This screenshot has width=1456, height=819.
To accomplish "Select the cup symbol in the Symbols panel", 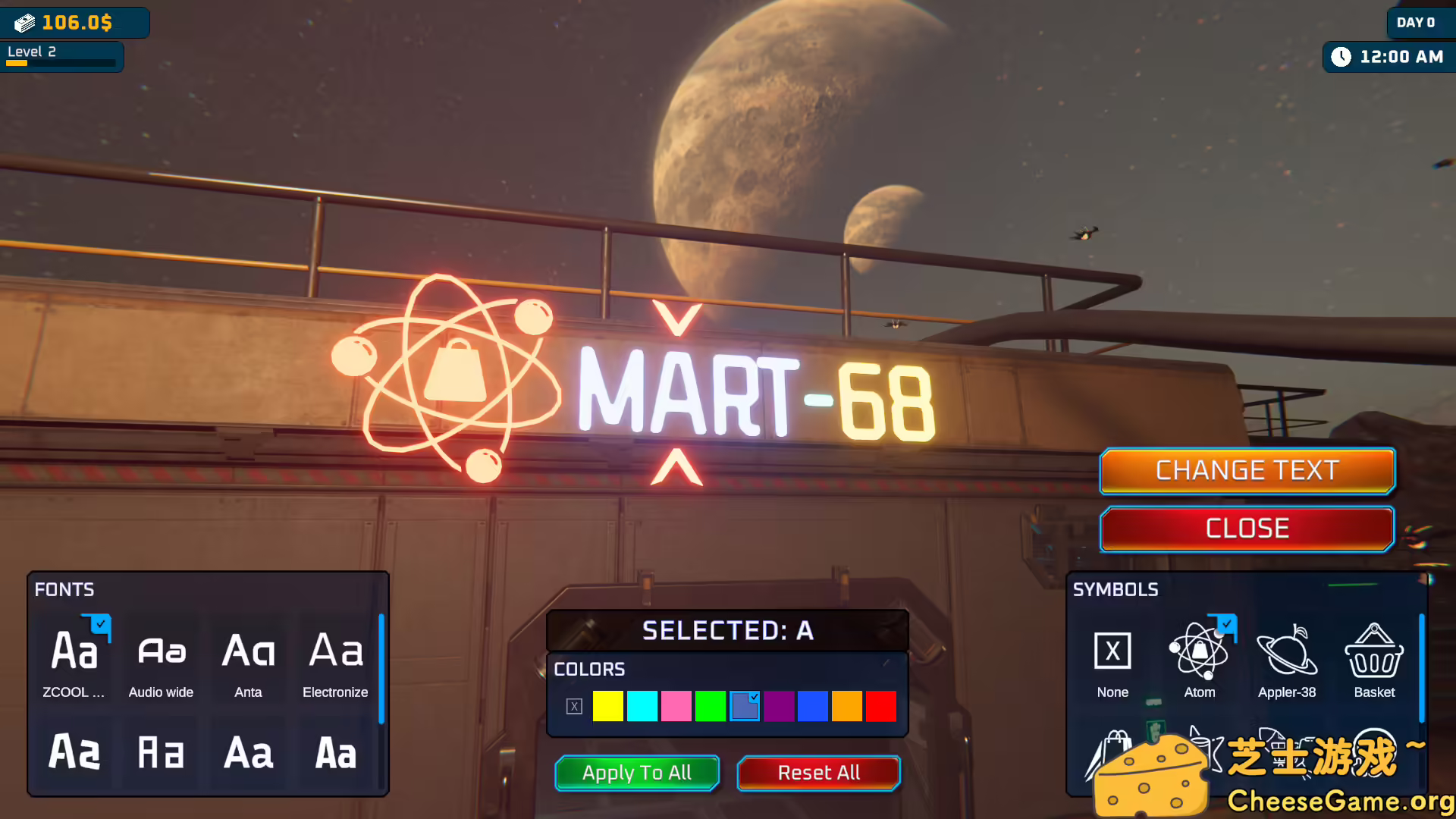I will click(1198, 751).
